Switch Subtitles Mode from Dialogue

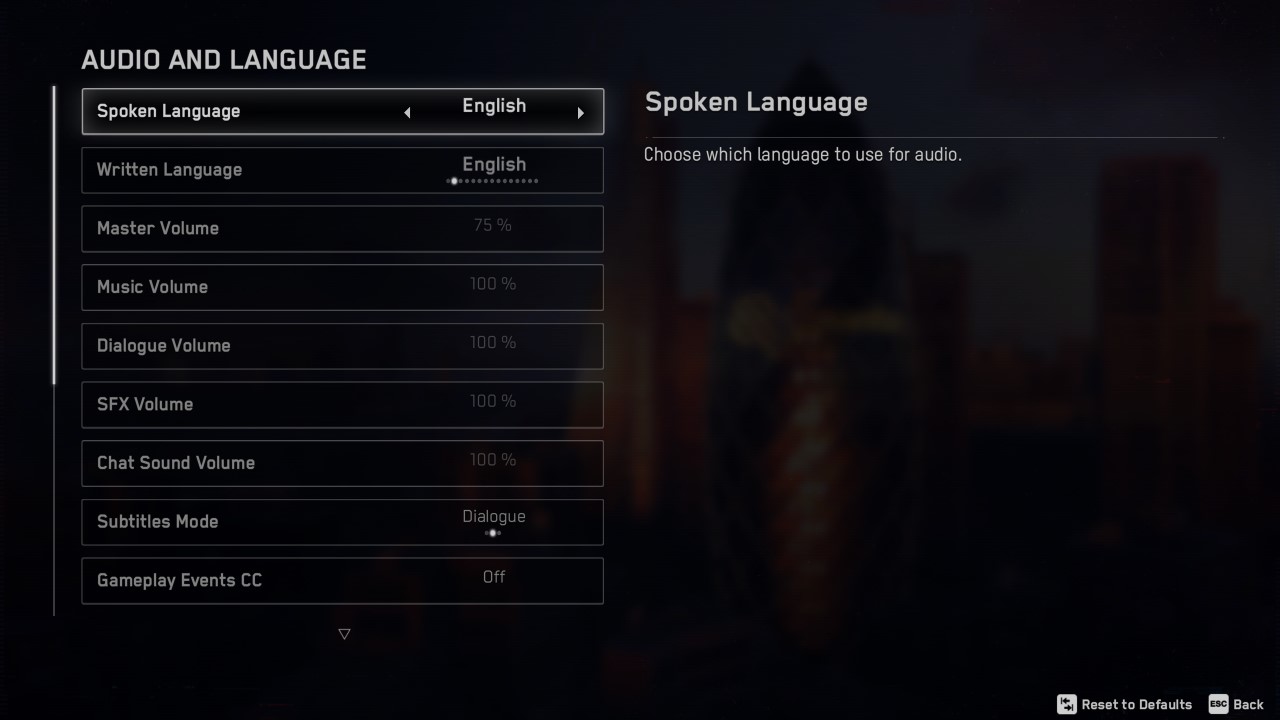[x=493, y=516]
